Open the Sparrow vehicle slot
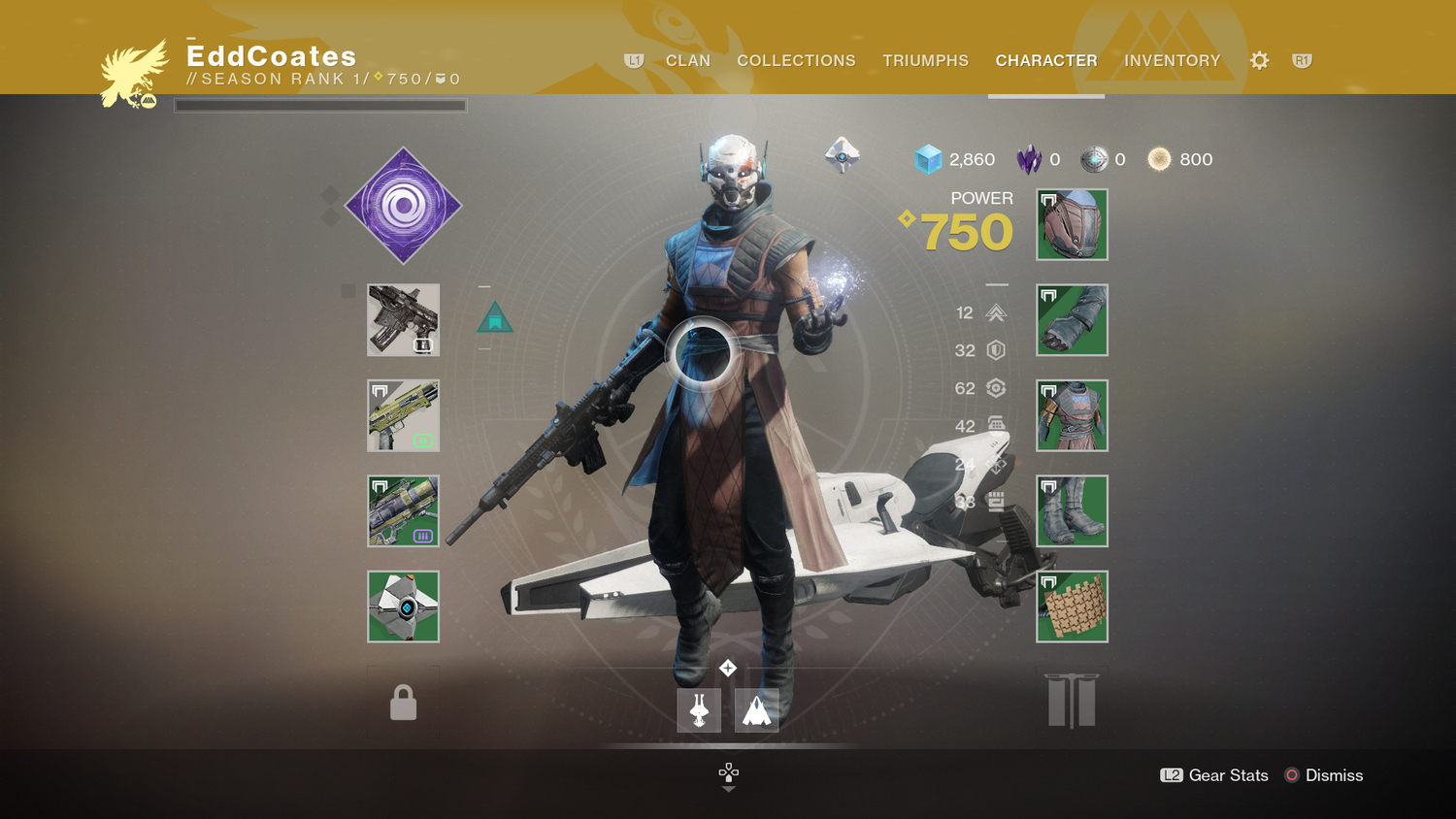This screenshot has width=1456, height=819. pos(699,710)
